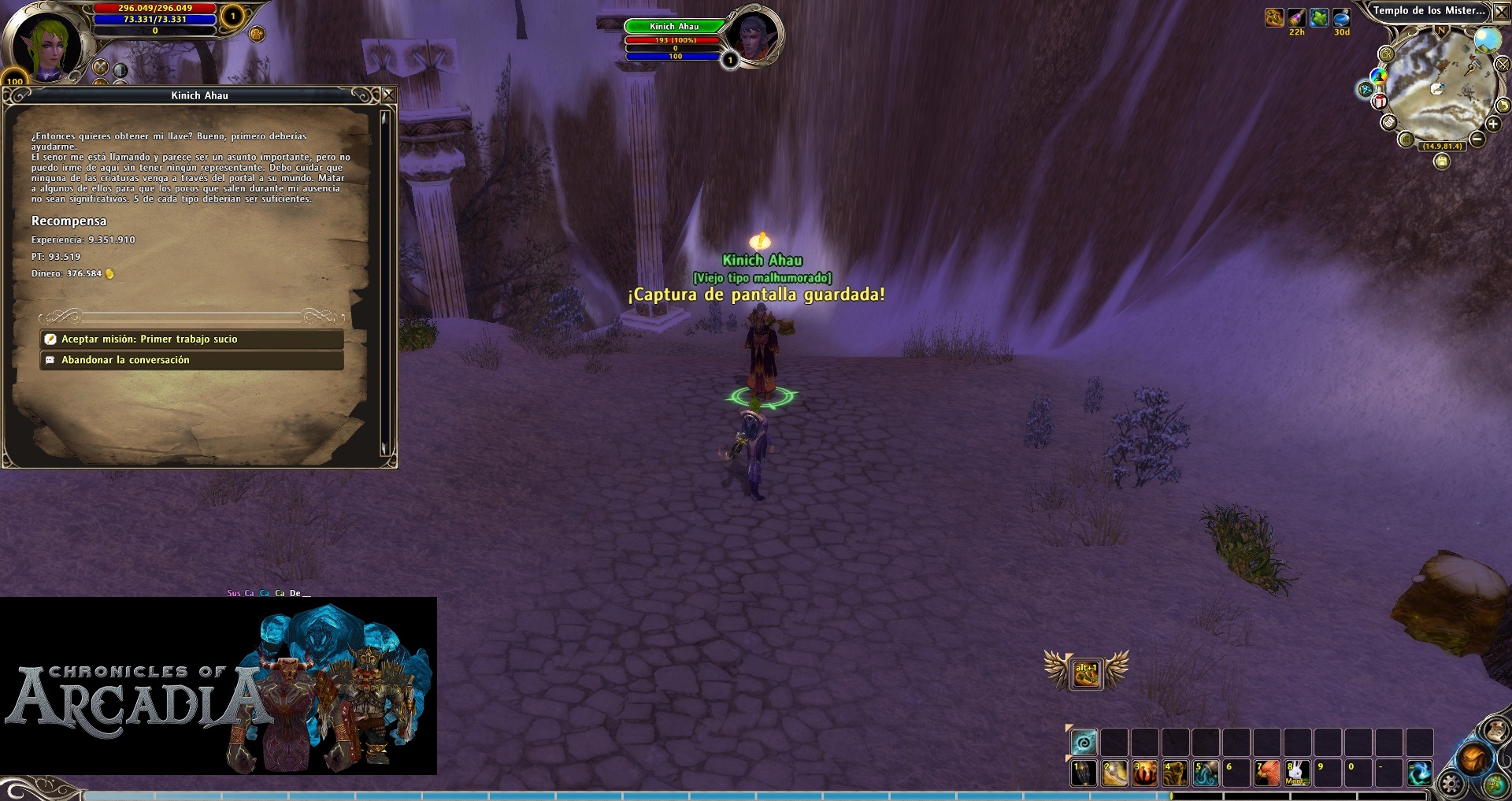Close the Templo de los Mister... minimap header
This screenshot has width=1512, height=801.
click(1501, 11)
